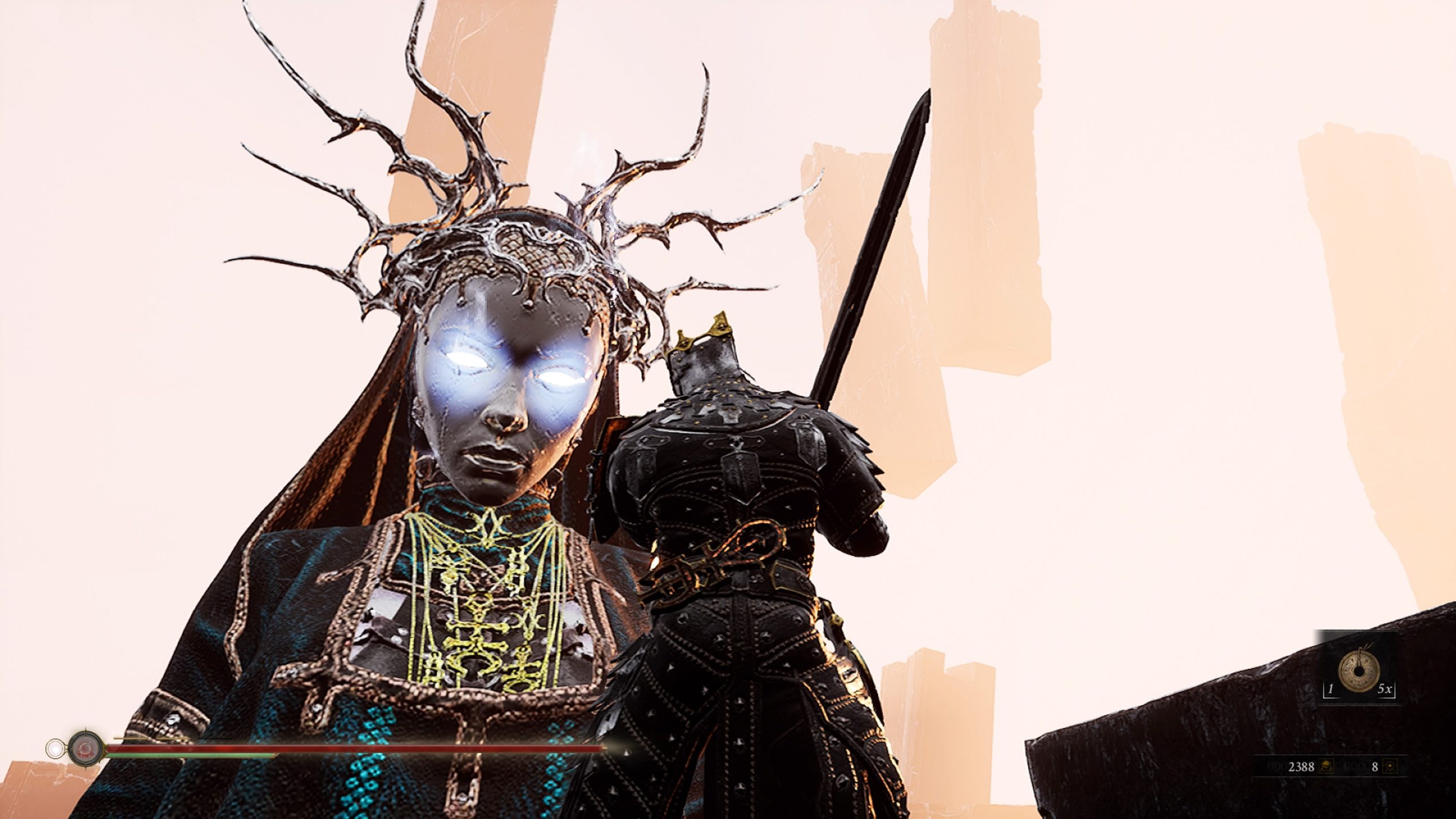Toggle the 5x multiplier on the watch slot
The image size is (1456, 819).
click(1385, 688)
